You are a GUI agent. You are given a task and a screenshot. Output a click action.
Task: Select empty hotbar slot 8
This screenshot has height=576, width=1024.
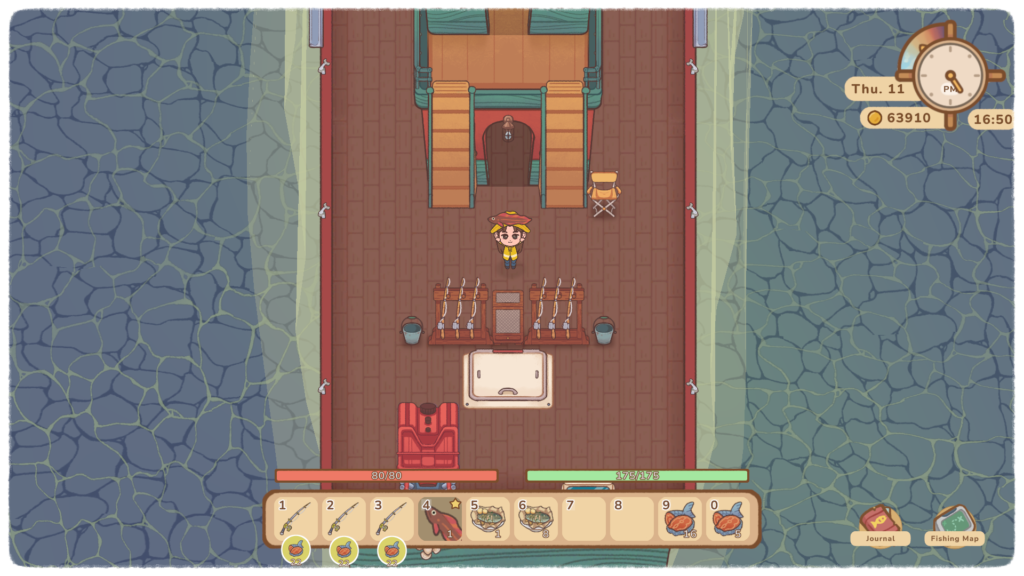click(x=632, y=519)
